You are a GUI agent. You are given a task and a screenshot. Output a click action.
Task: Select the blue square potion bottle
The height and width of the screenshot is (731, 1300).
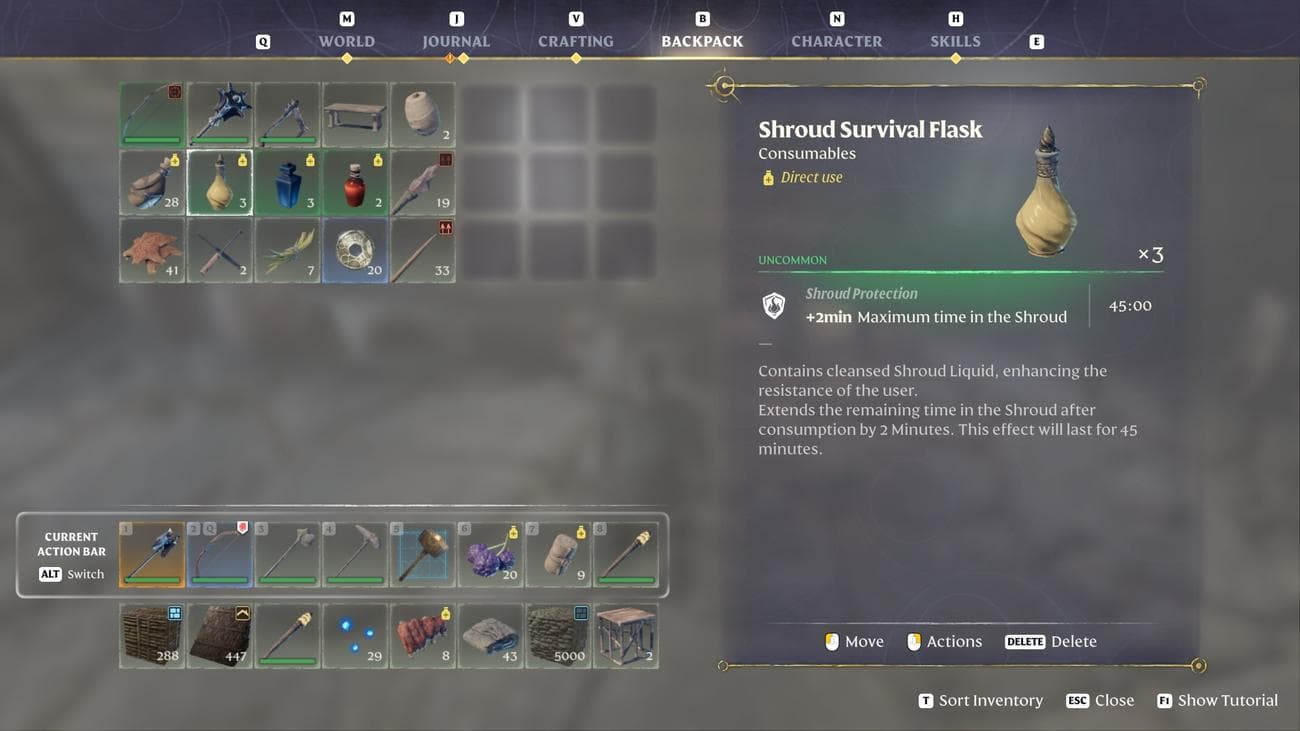click(288, 183)
